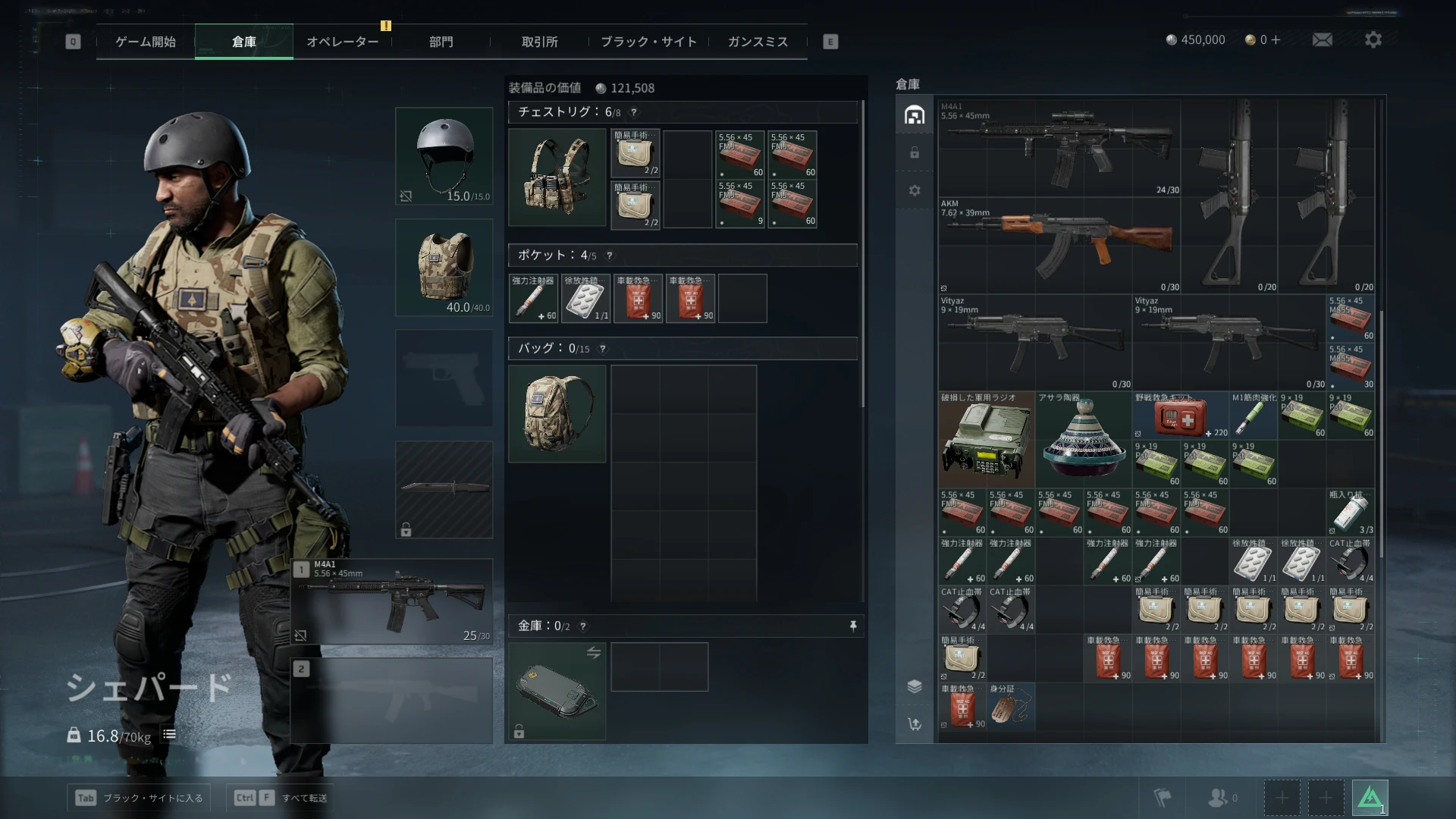This screenshot has height=819, width=1456.
Task: Select the equipped body armor slot
Action: pyautogui.click(x=444, y=267)
